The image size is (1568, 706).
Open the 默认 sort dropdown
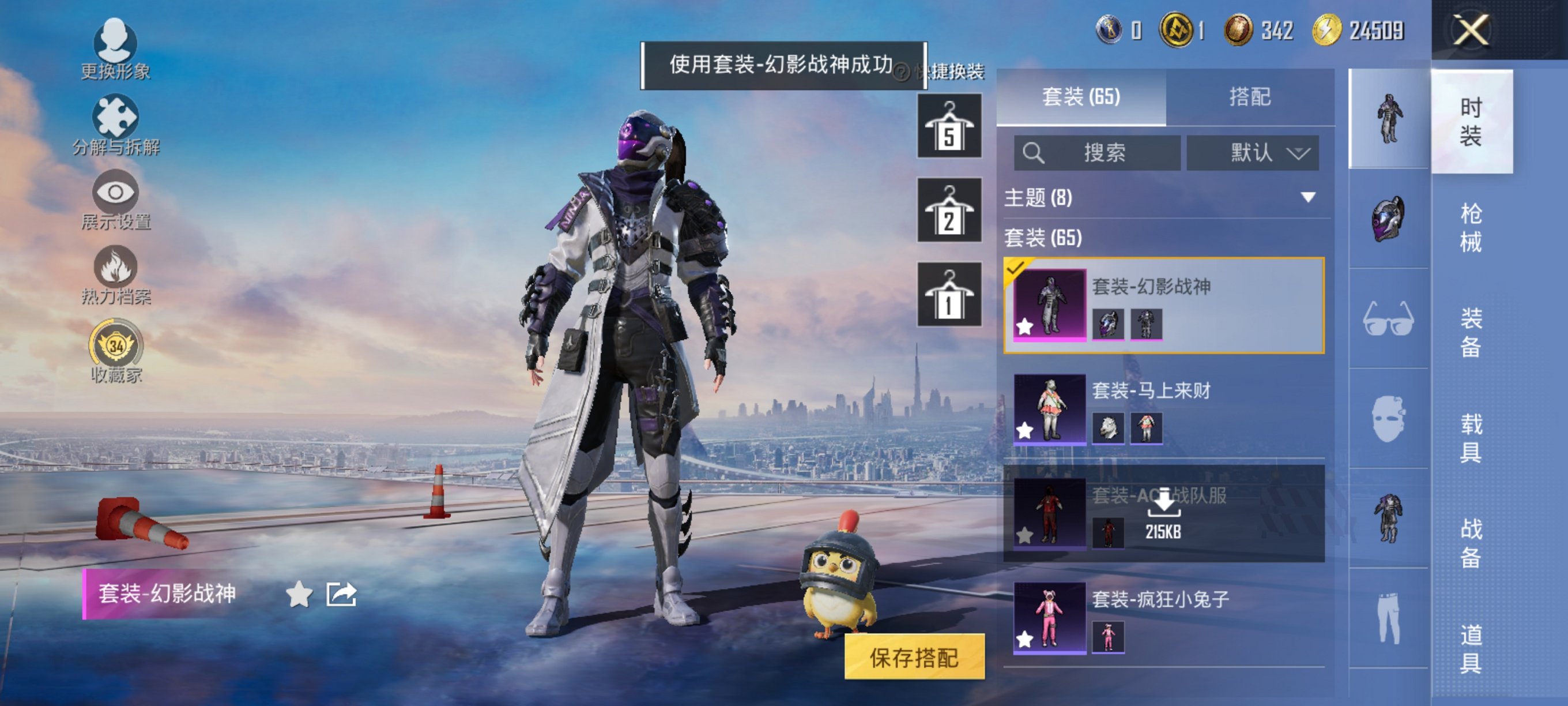click(x=1253, y=153)
